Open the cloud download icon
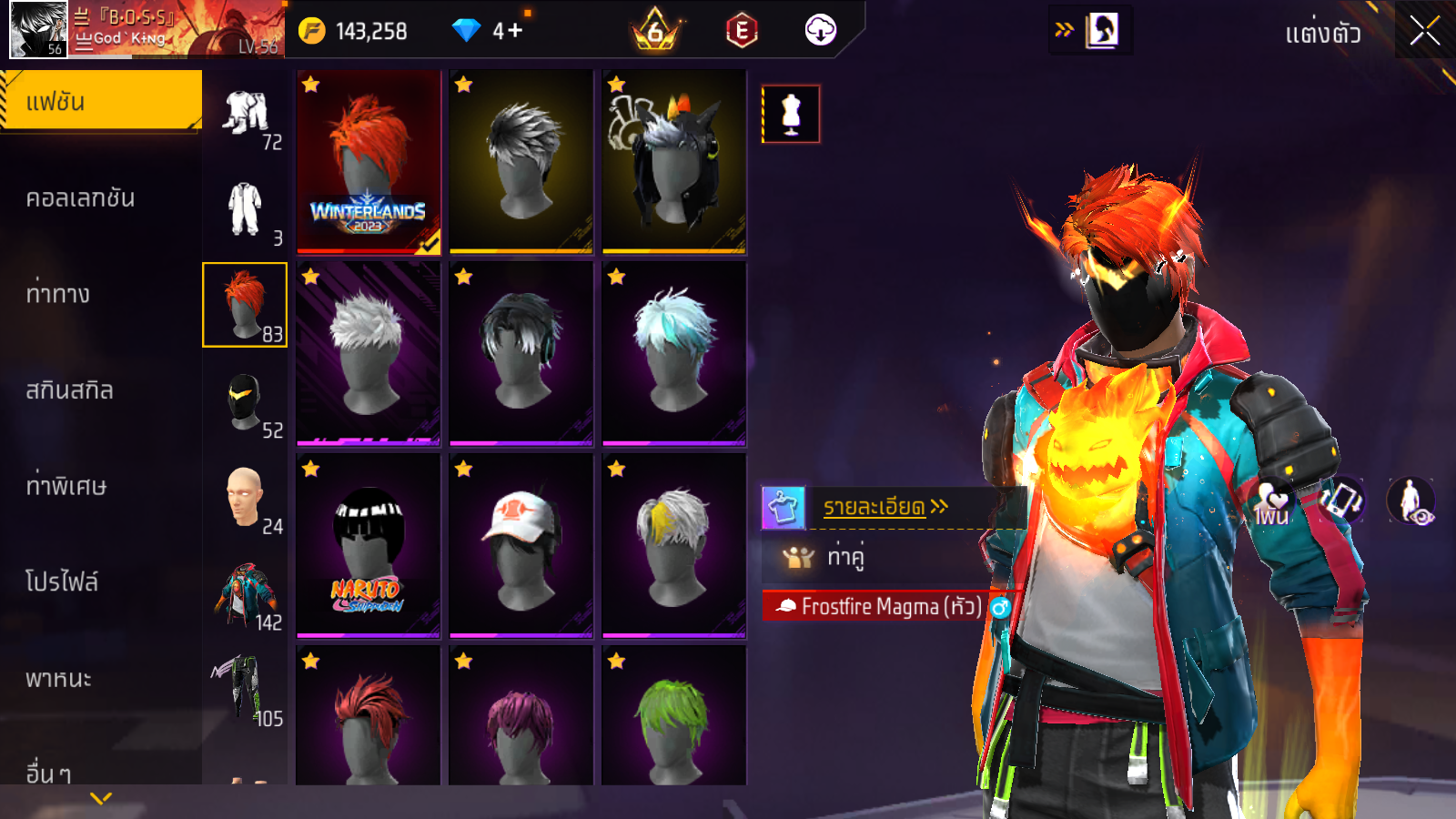1456x819 pixels. [820, 31]
